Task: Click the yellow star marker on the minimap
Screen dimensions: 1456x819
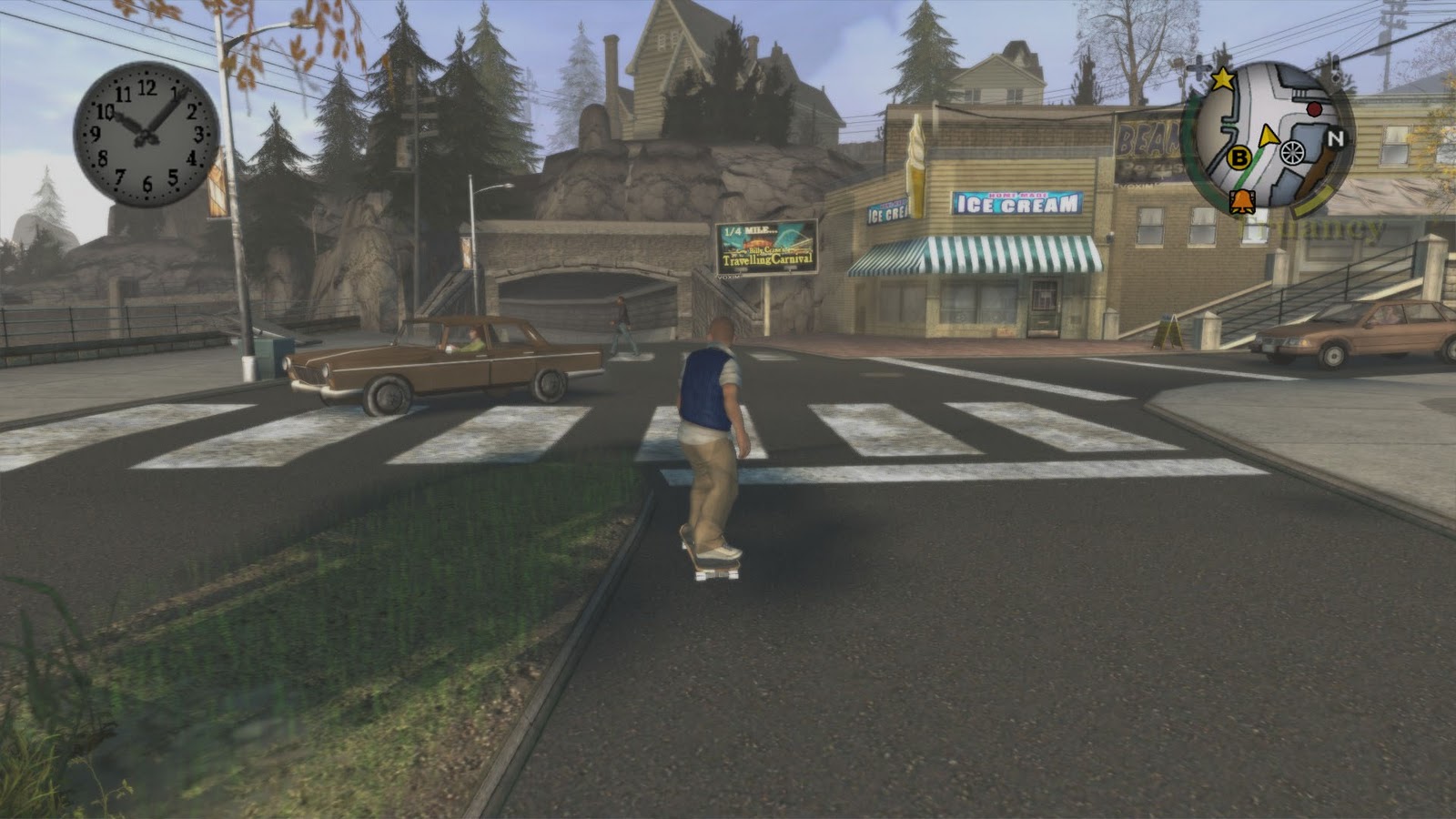Action: point(1223,79)
